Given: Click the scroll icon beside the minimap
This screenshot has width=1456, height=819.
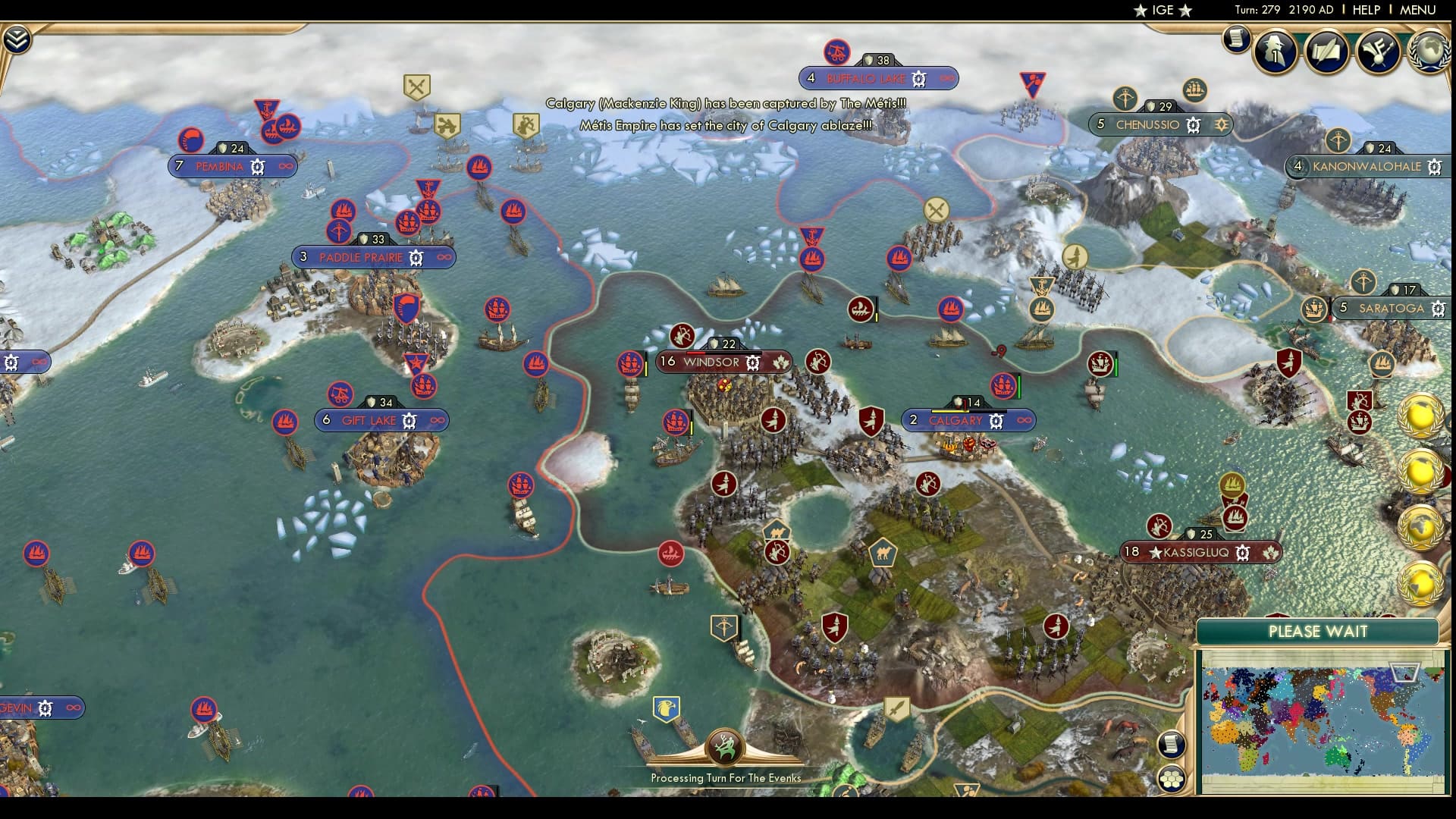Looking at the screenshot, I should (x=1172, y=745).
